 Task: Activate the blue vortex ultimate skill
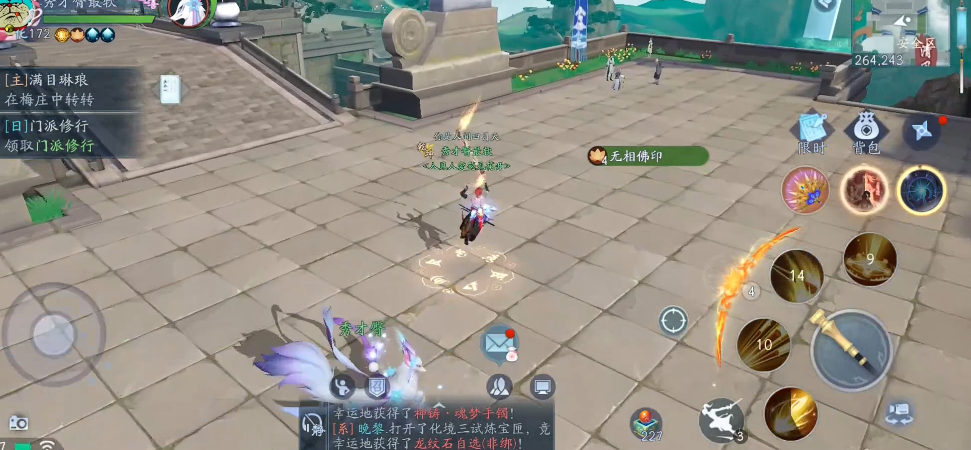pos(921,189)
